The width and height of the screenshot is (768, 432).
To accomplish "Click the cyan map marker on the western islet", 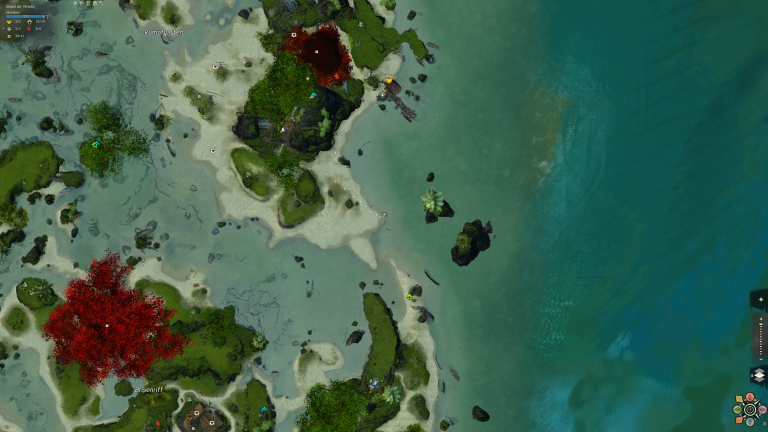I will click(x=96, y=144).
